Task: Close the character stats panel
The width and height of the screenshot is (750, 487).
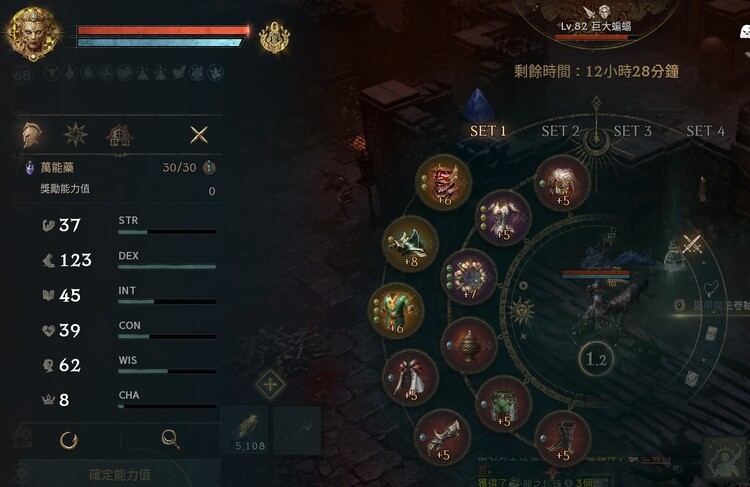Action: point(199,134)
